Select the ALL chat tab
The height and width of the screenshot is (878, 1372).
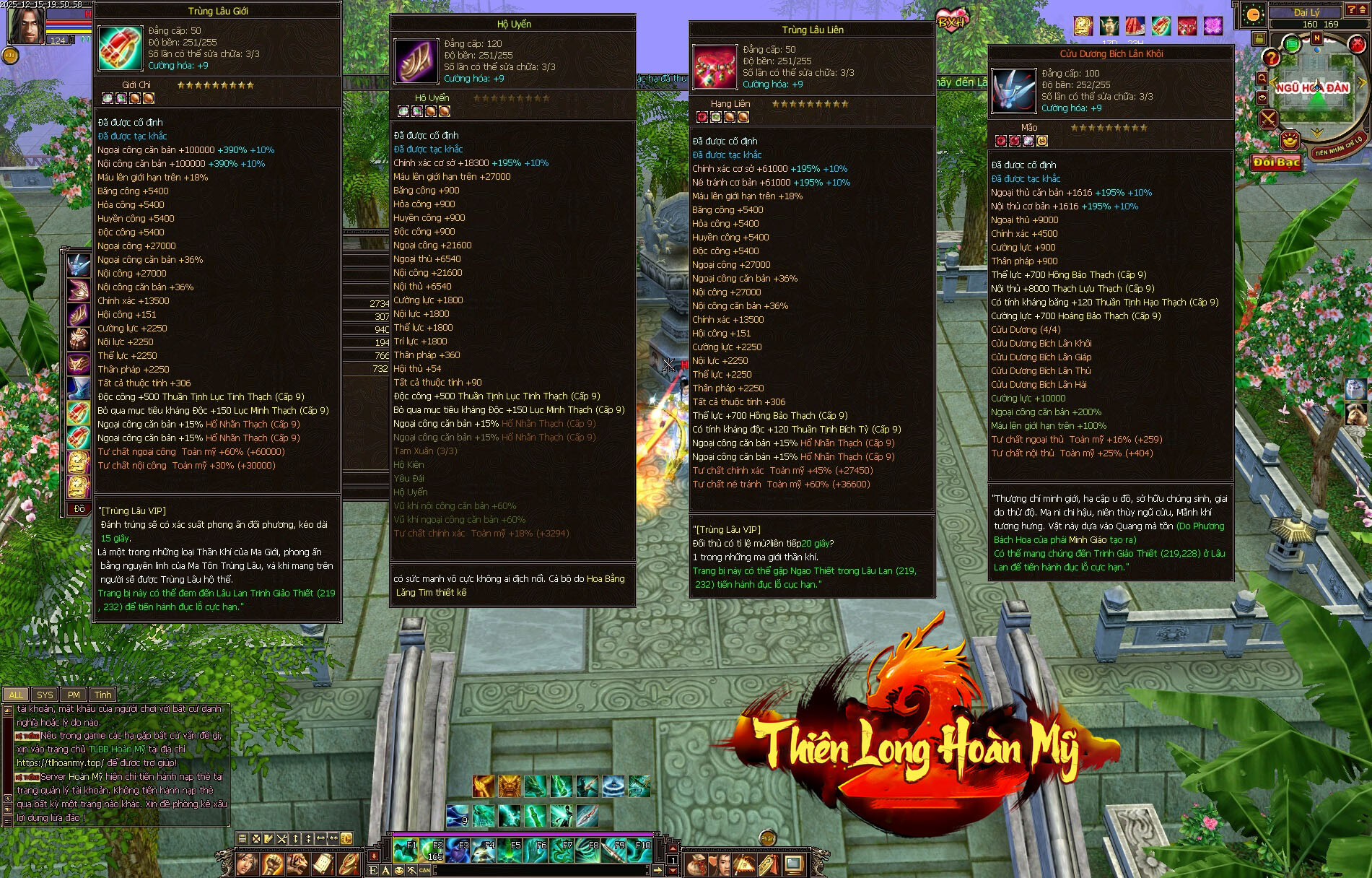click(x=16, y=695)
